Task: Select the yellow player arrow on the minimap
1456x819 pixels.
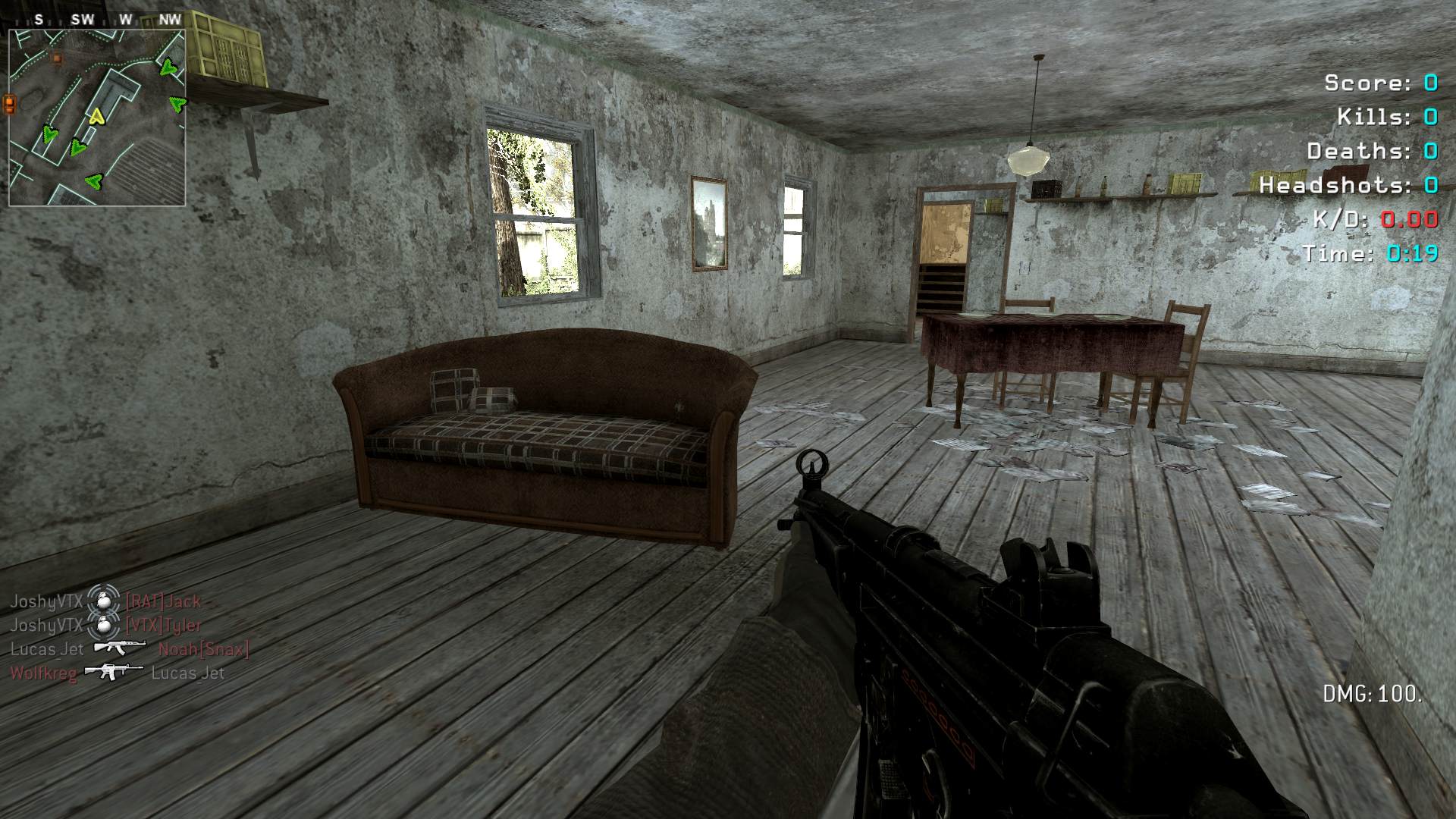Action: pos(96,116)
